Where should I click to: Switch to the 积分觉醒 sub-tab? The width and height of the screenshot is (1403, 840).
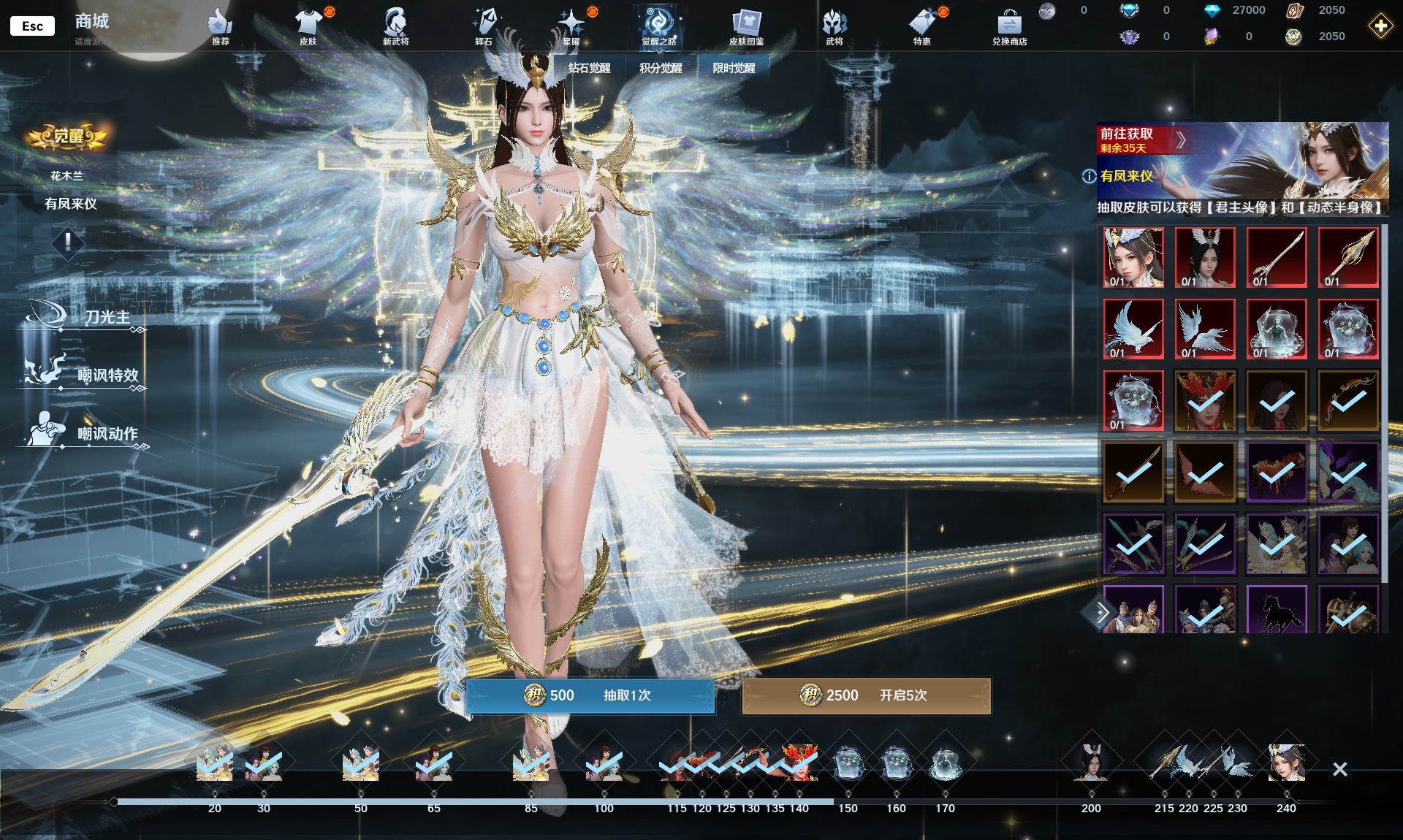pyautogui.click(x=661, y=68)
